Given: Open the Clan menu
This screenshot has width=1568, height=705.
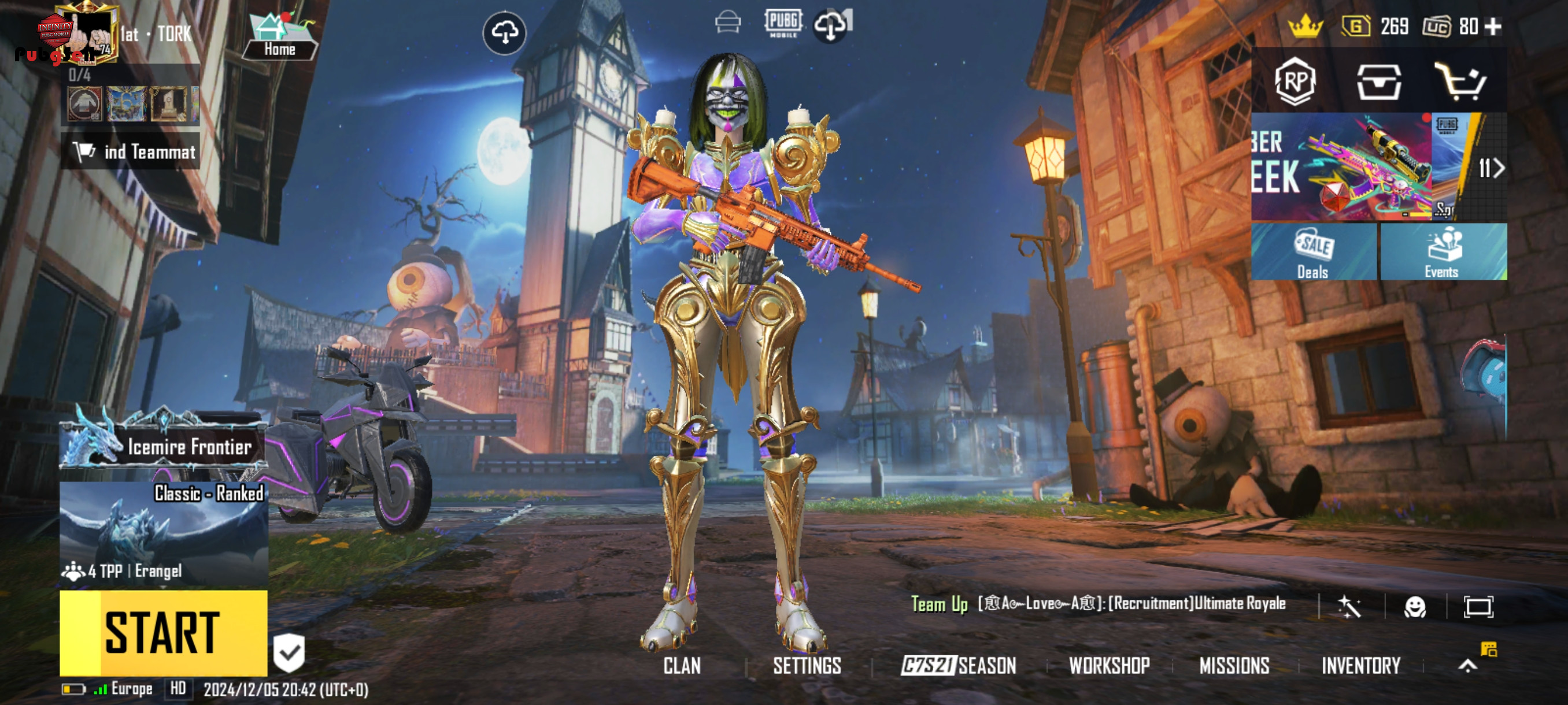Looking at the screenshot, I should click(682, 666).
